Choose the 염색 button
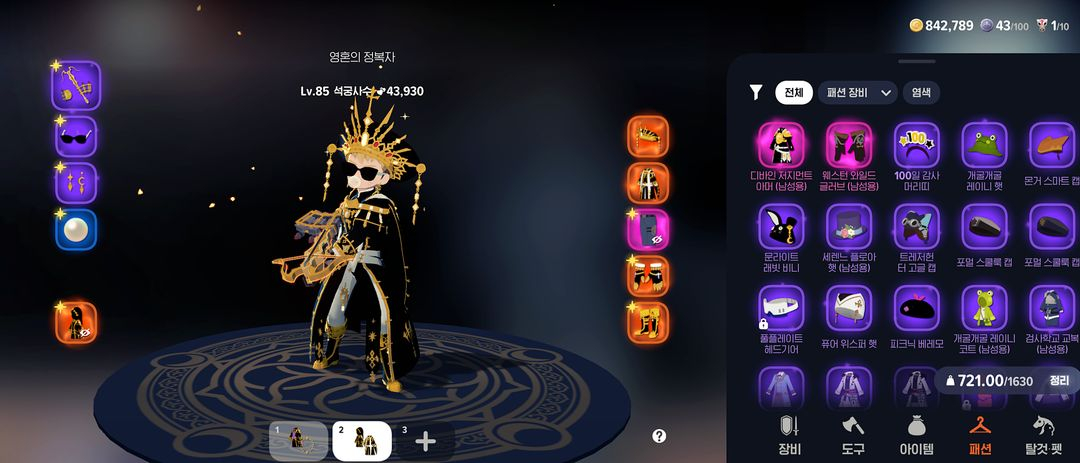1080x463 pixels. [920, 93]
